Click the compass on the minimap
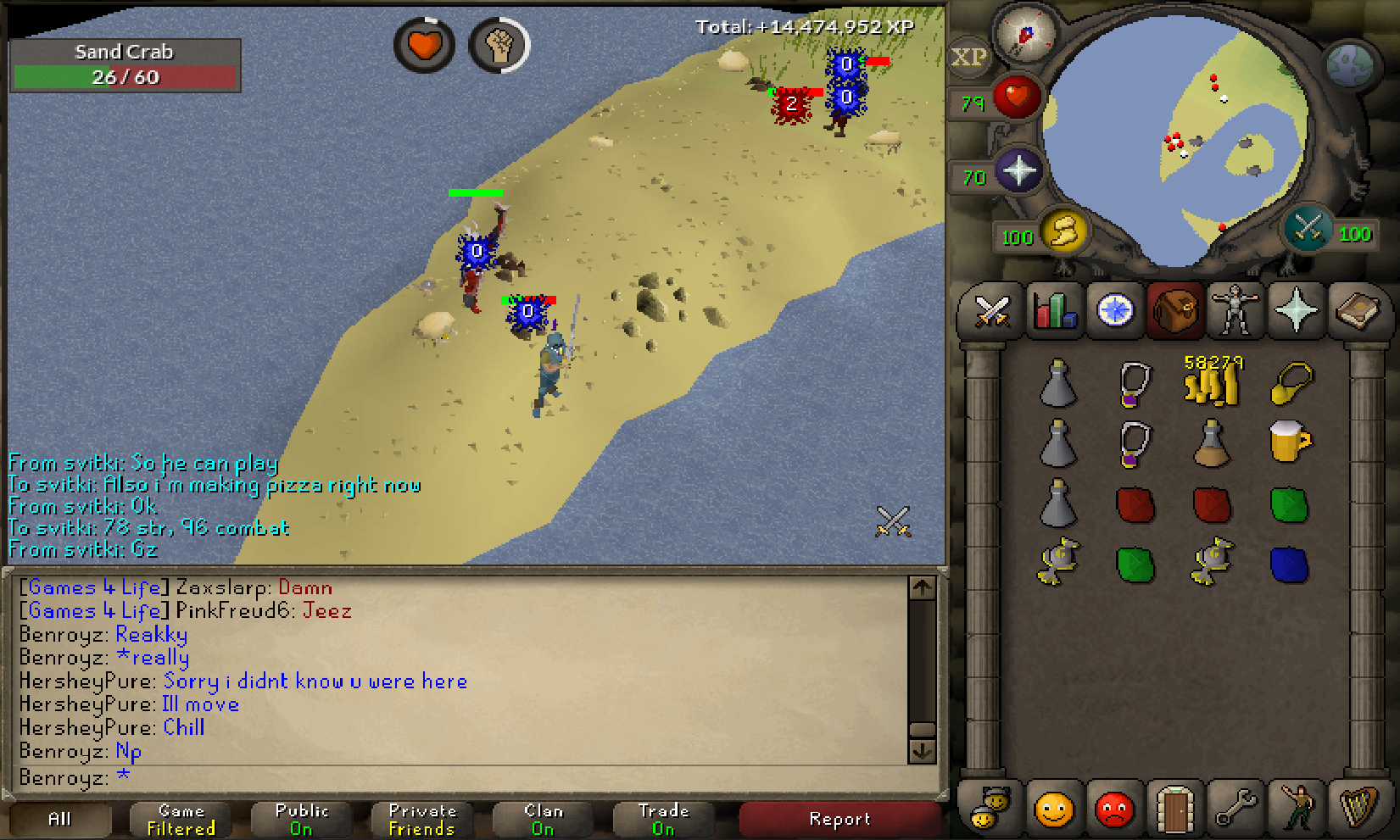This screenshot has height=840, width=1400. click(x=1025, y=34)
